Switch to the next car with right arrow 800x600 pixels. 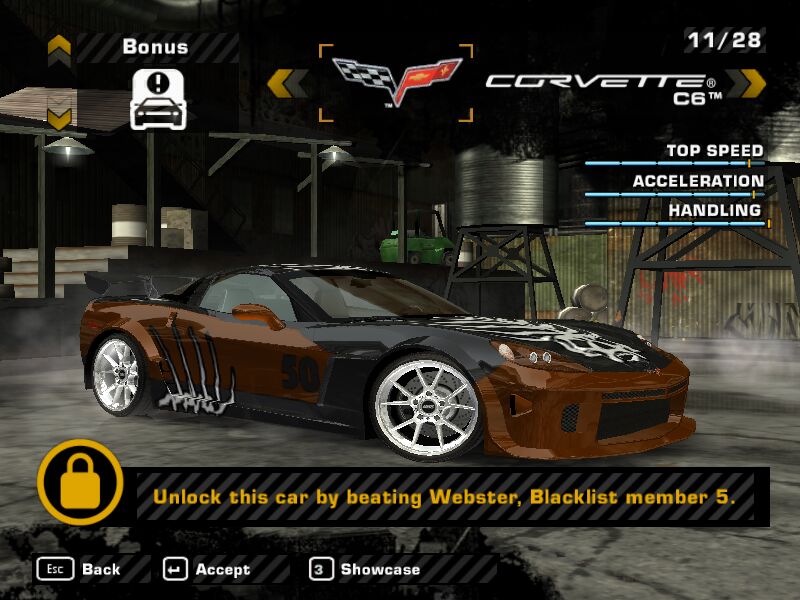(x=745, y=83)
